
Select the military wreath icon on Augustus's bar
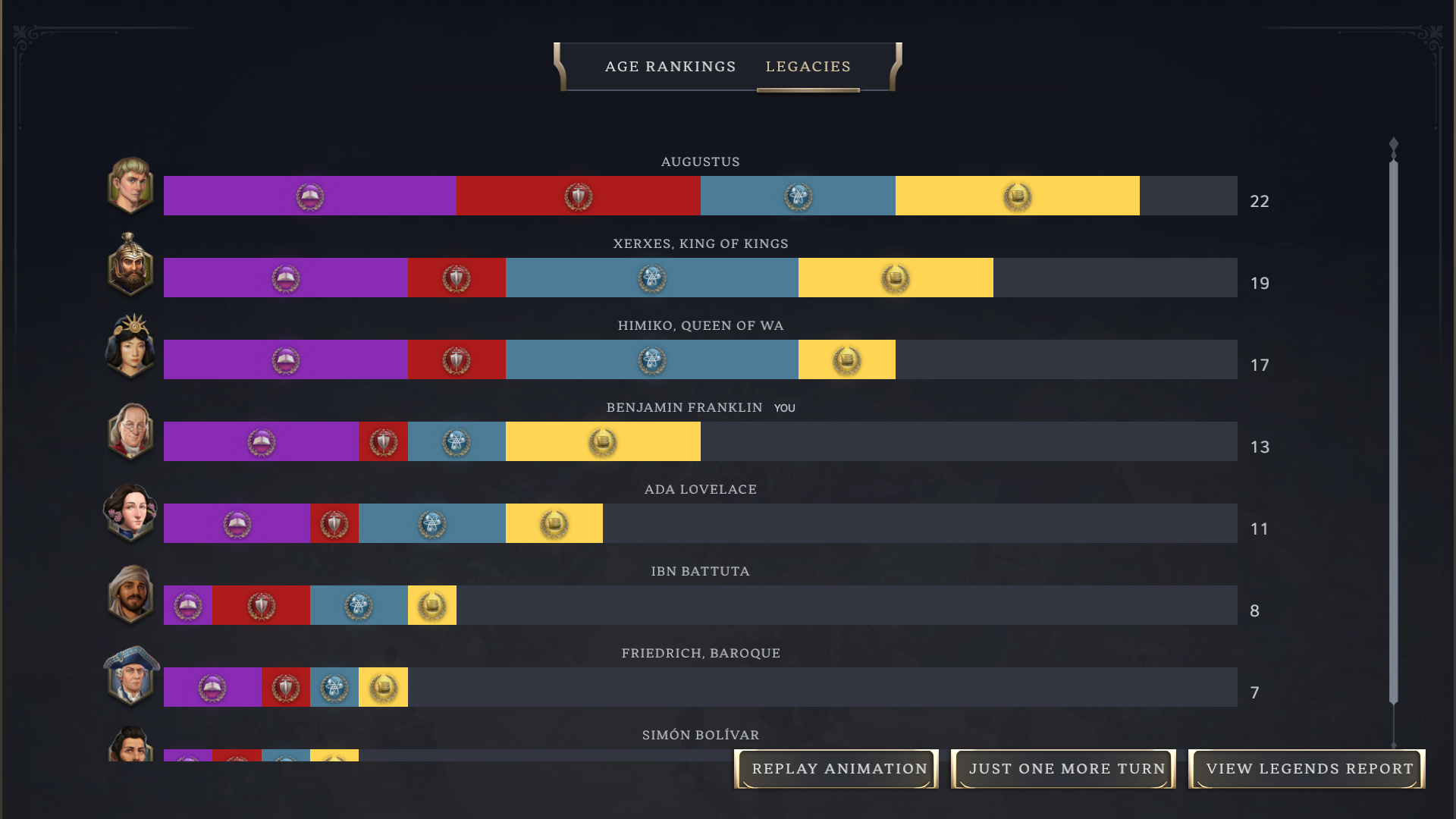tap(578, 196)
